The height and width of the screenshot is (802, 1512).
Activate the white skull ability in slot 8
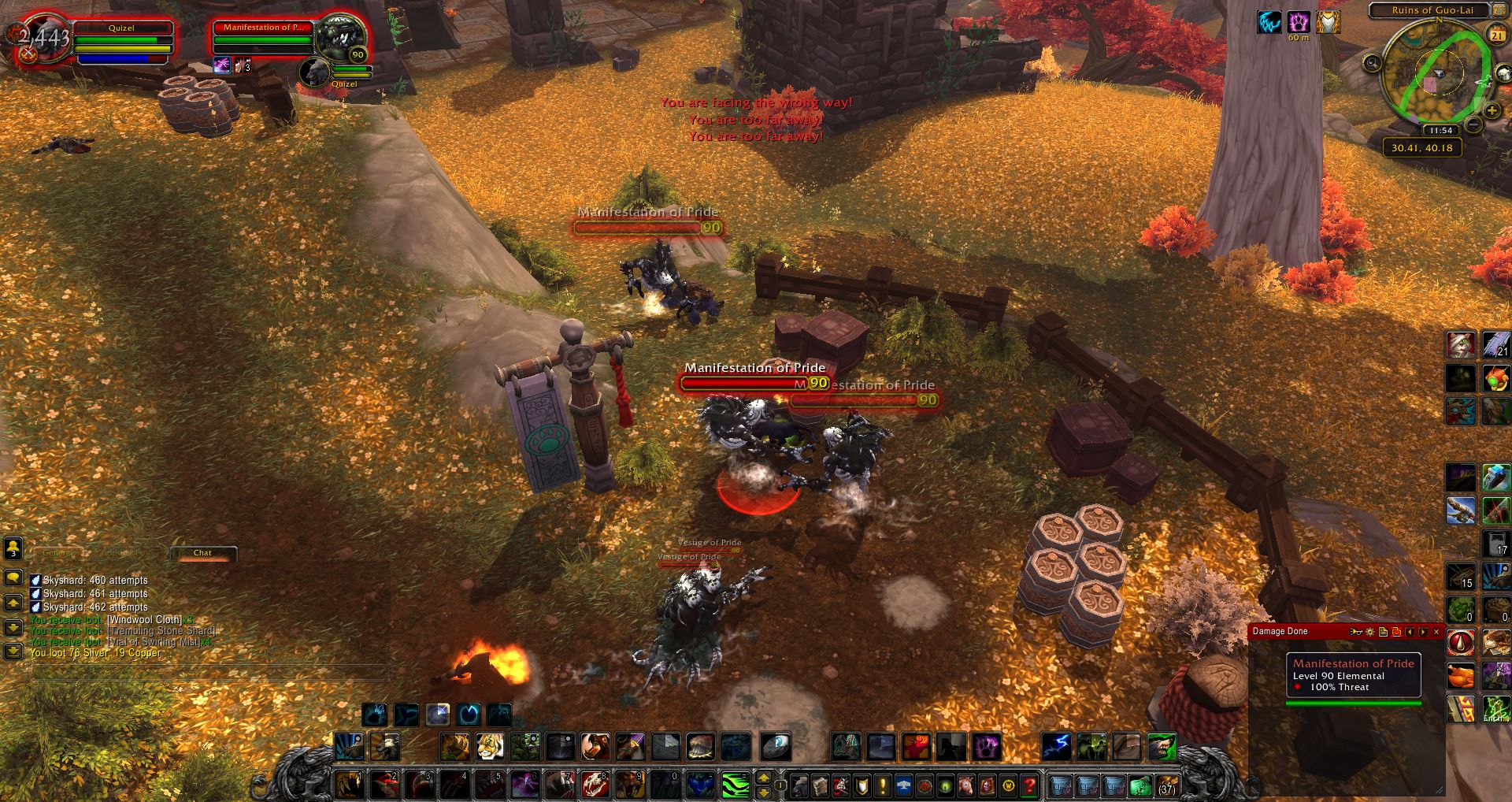pyautogui.click(x=596, y=785)
